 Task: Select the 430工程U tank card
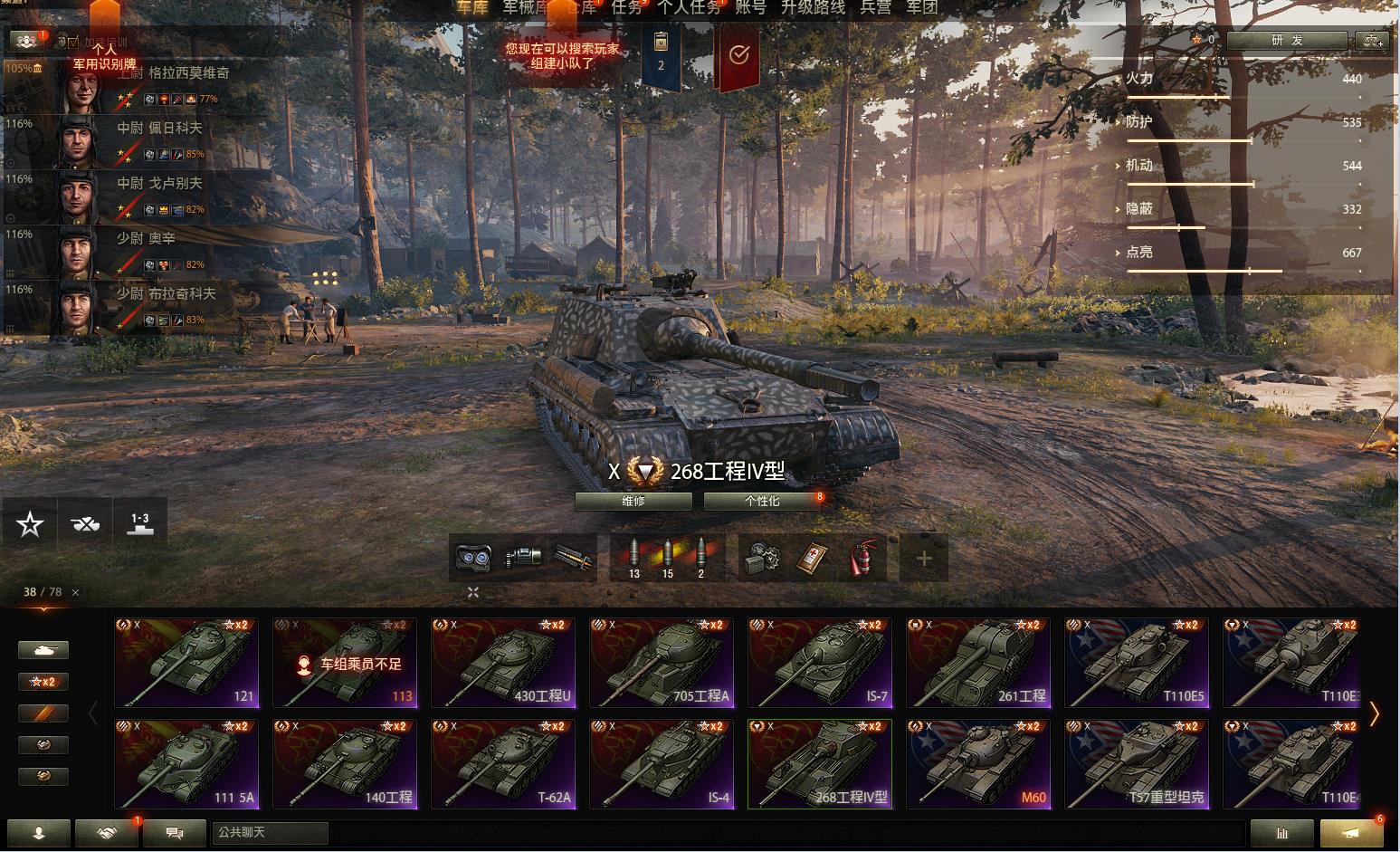(x=502, y=663)
